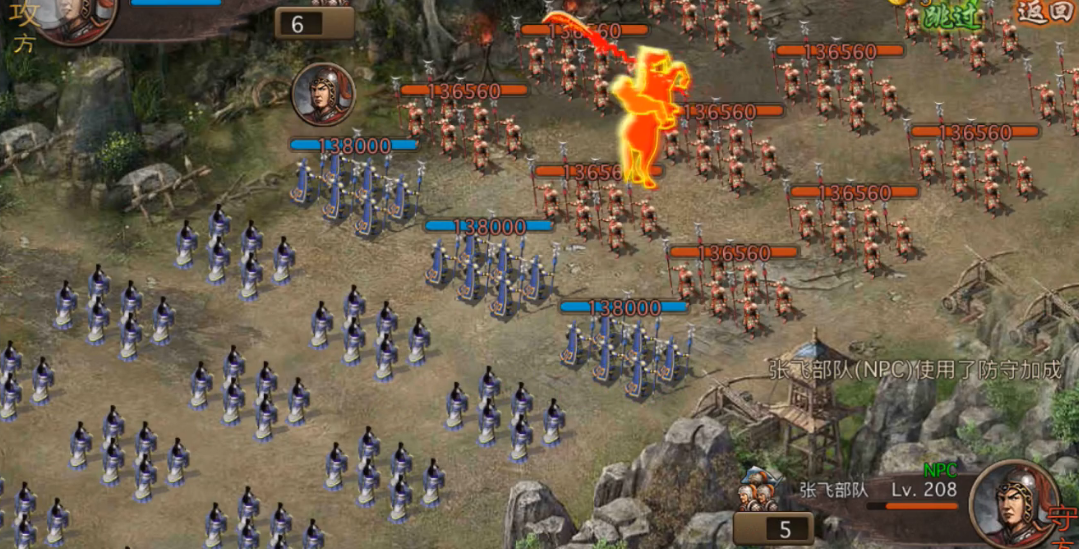Screen dimensions: 1079x549
Task: Click the round general portrait above the blue troops
Action: [323, 94]
